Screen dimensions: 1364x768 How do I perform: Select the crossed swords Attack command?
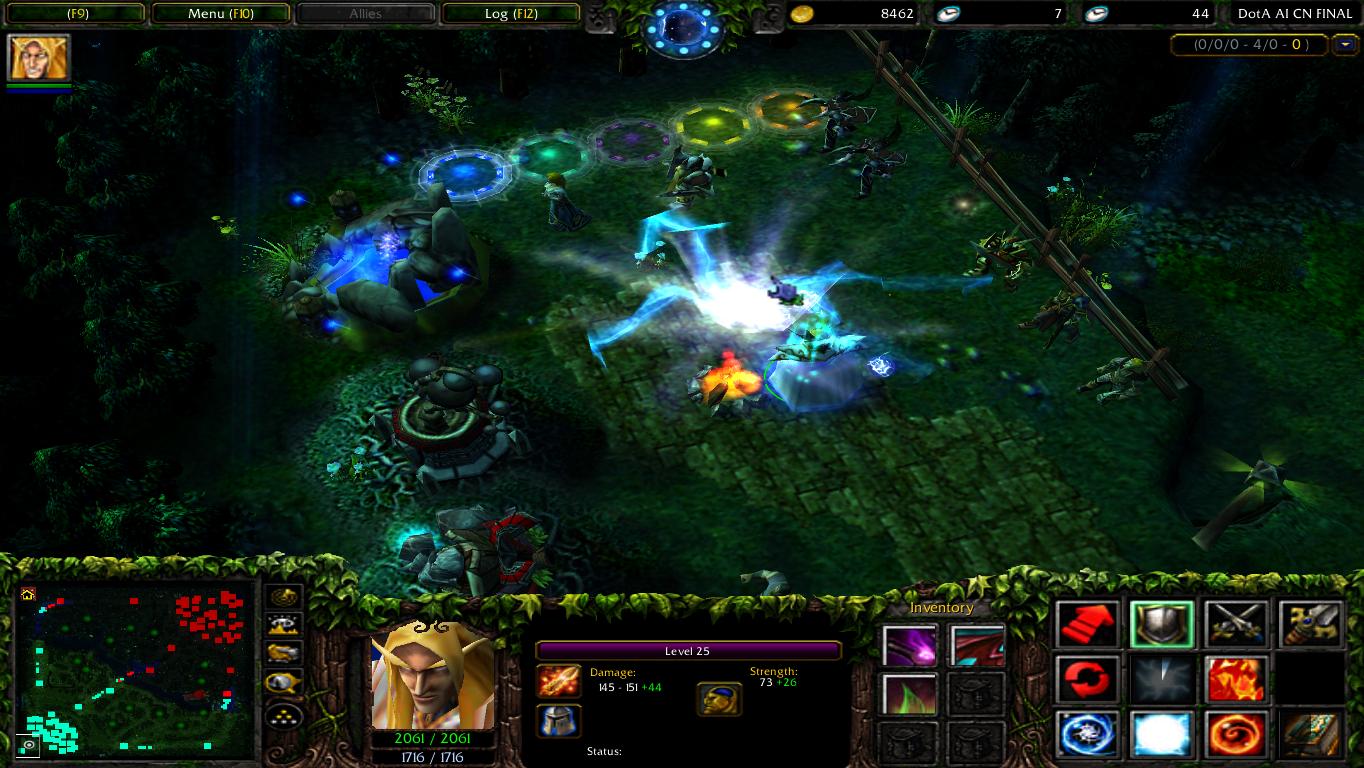tap(1236, 622)
